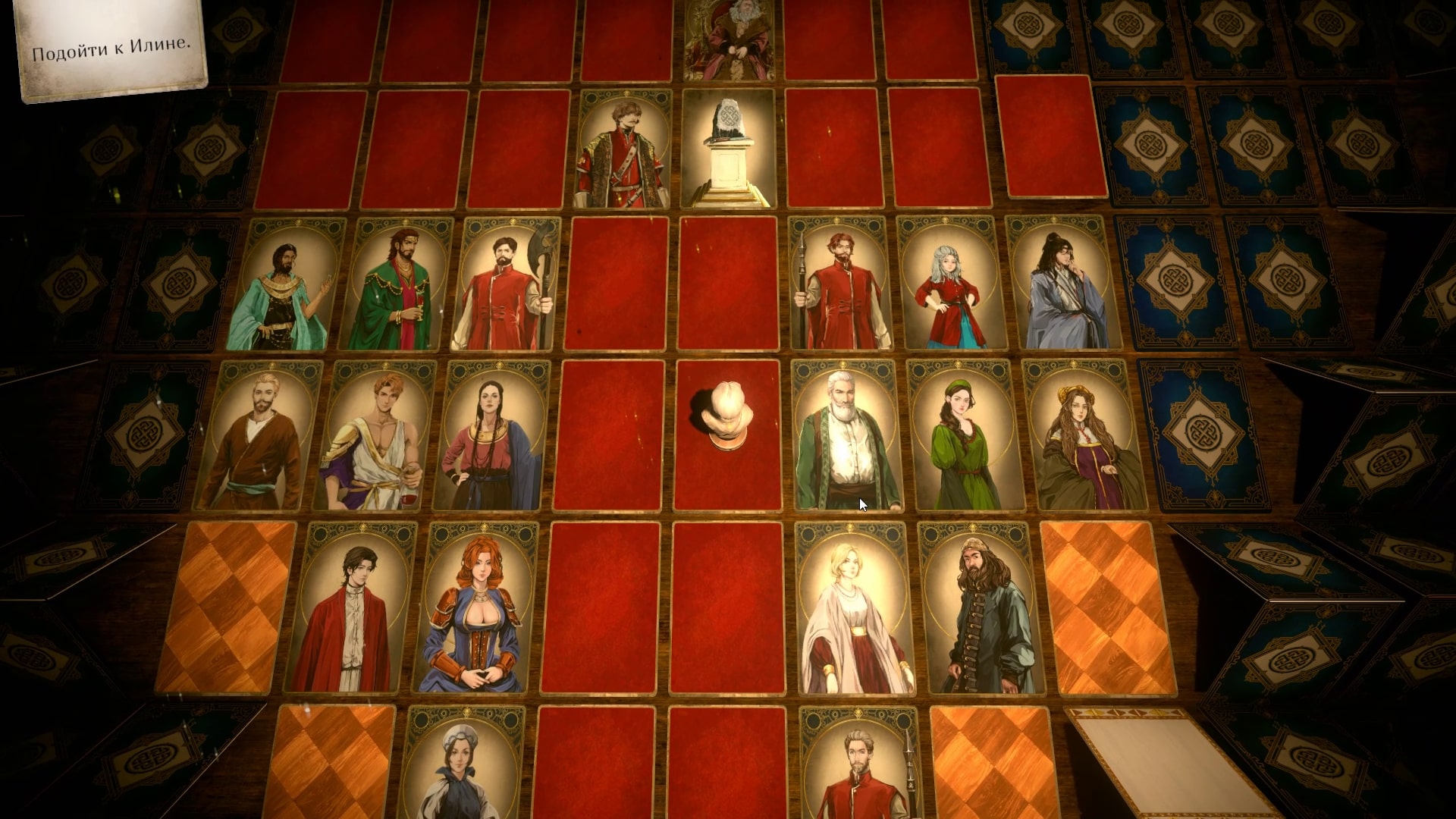1456x819 pixels.
Task: Select the bearded man in fur hat card
Action: point(982,608)
